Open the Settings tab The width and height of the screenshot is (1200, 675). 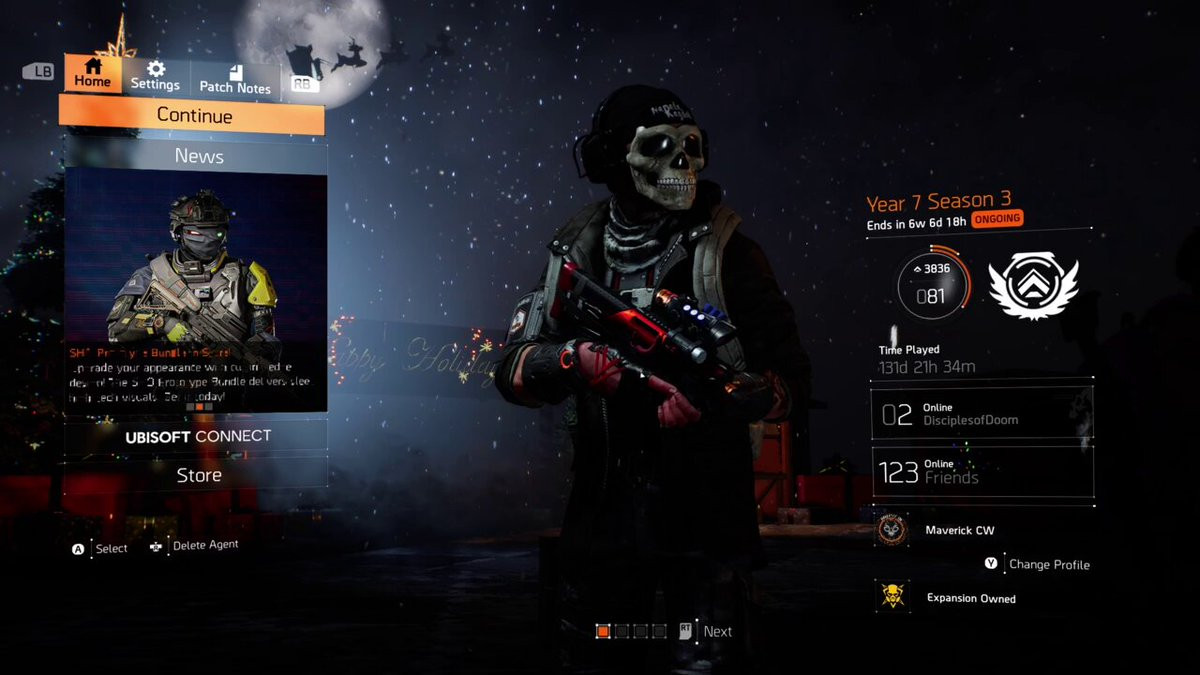click(155, 76)
